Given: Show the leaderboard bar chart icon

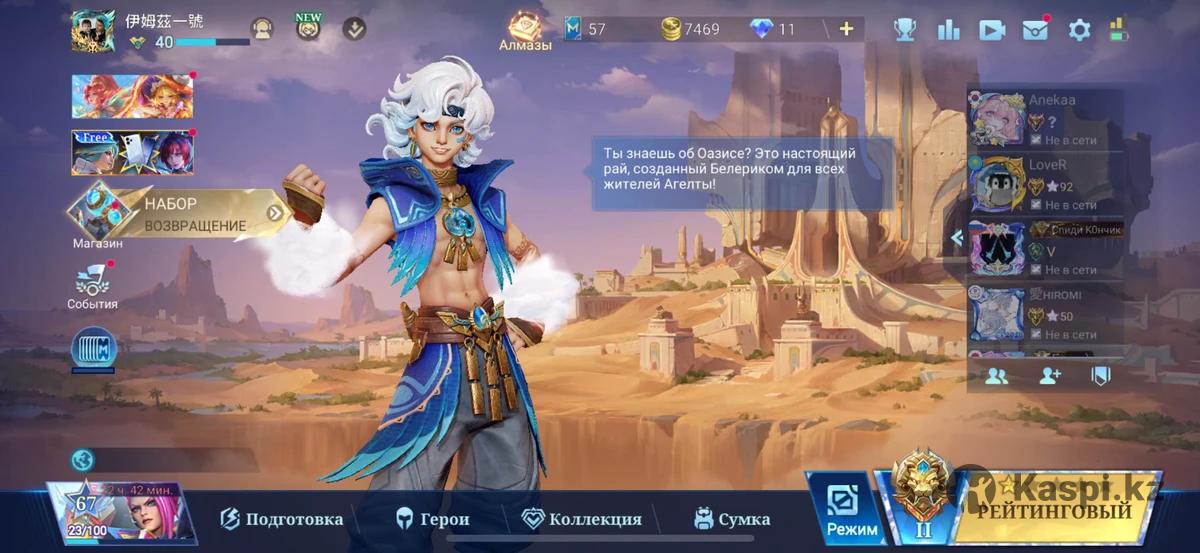Looking at the screenshot, I should (948, 30).
